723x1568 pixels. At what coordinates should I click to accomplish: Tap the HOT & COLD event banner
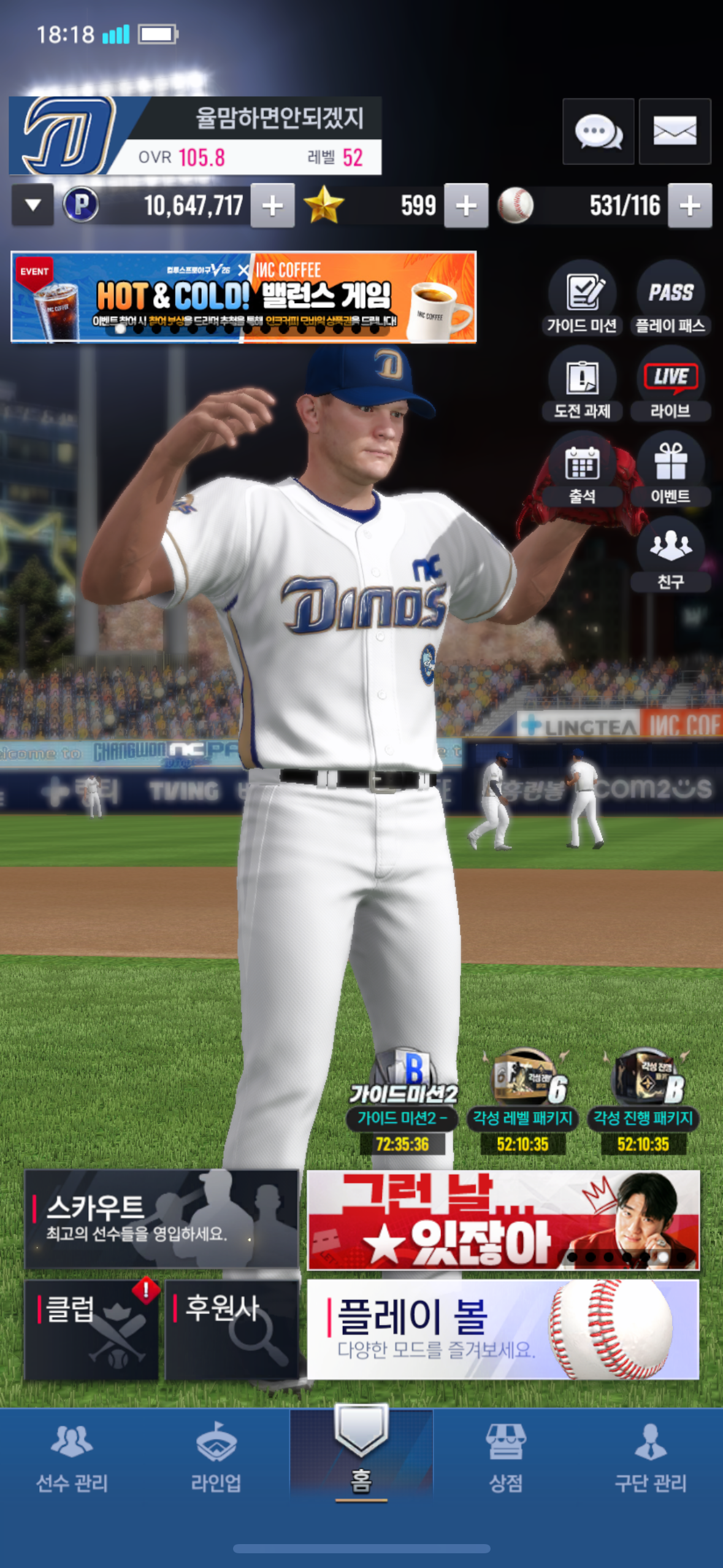click(x=243, y=297)
